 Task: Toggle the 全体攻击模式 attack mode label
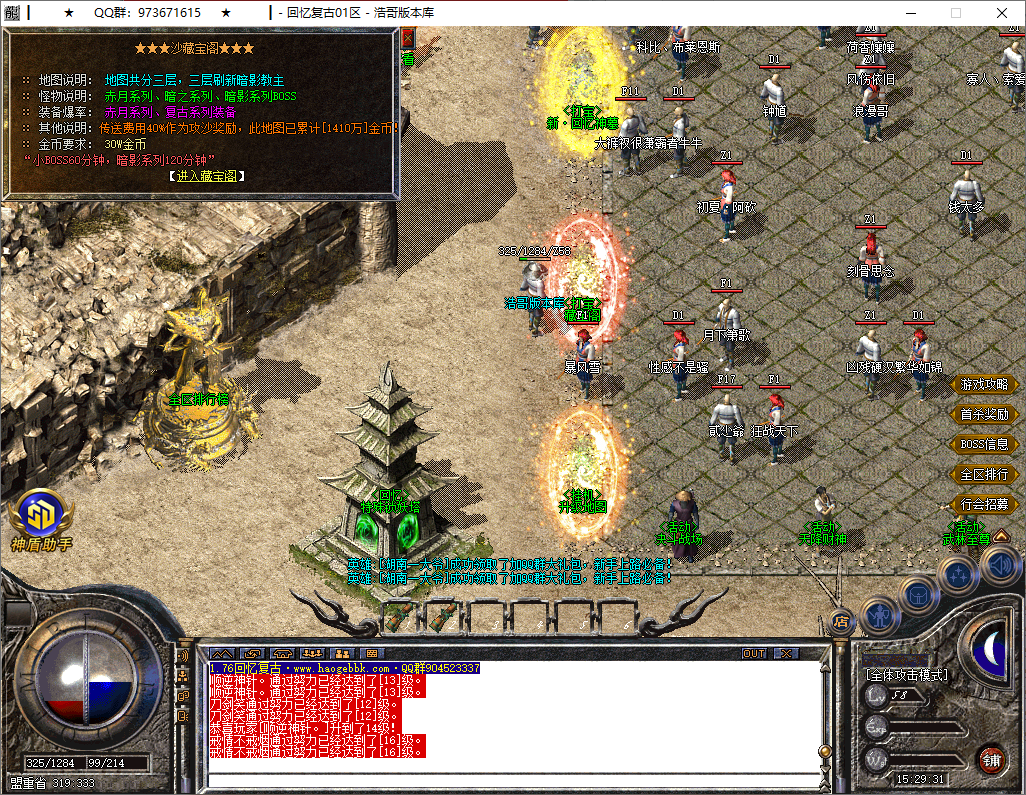tap(906, 675)
